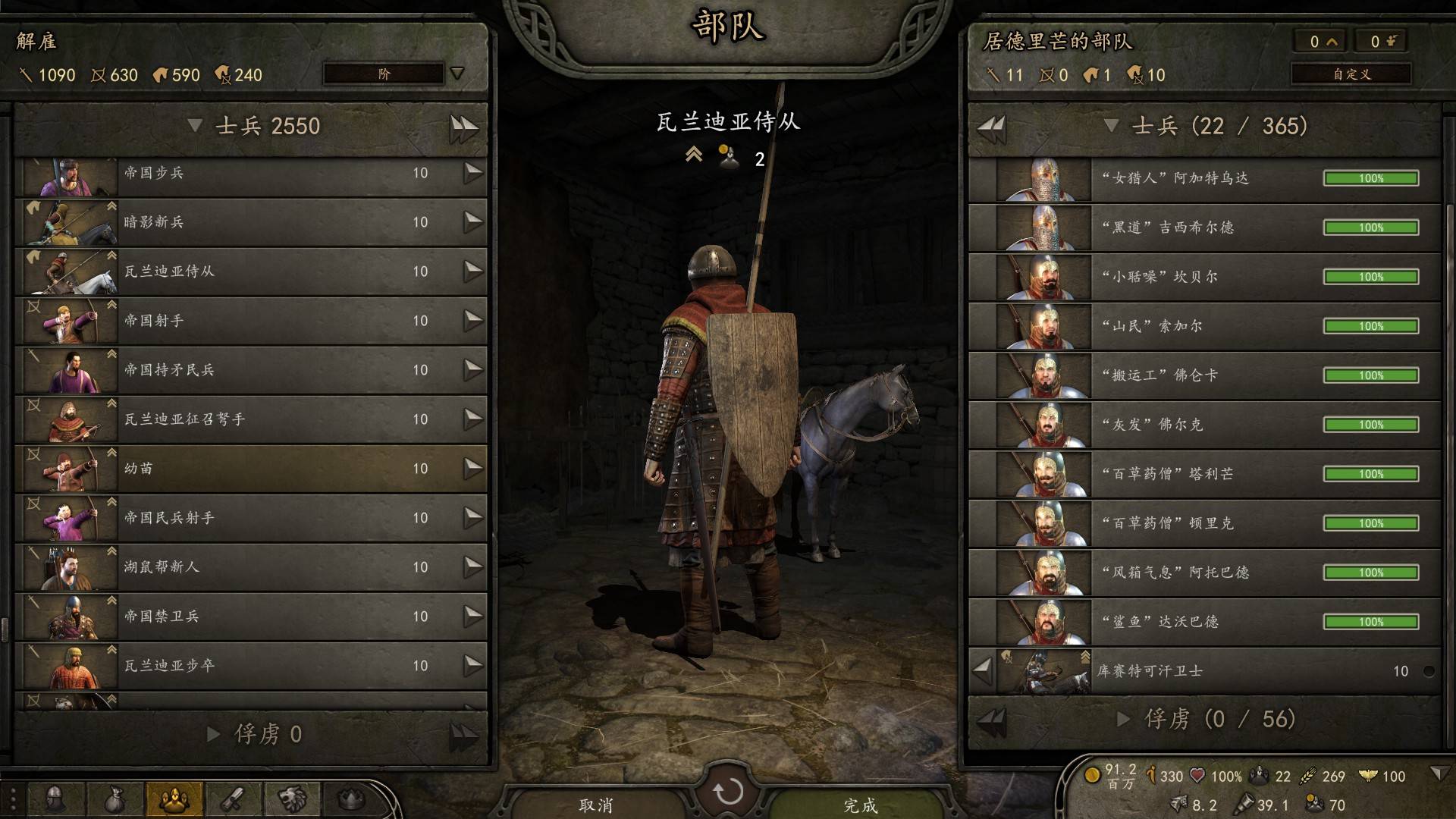Expand the right 俘虏 (0 / 56) section
Screen dimensions: 1456x819
[x=1124, y=719]
